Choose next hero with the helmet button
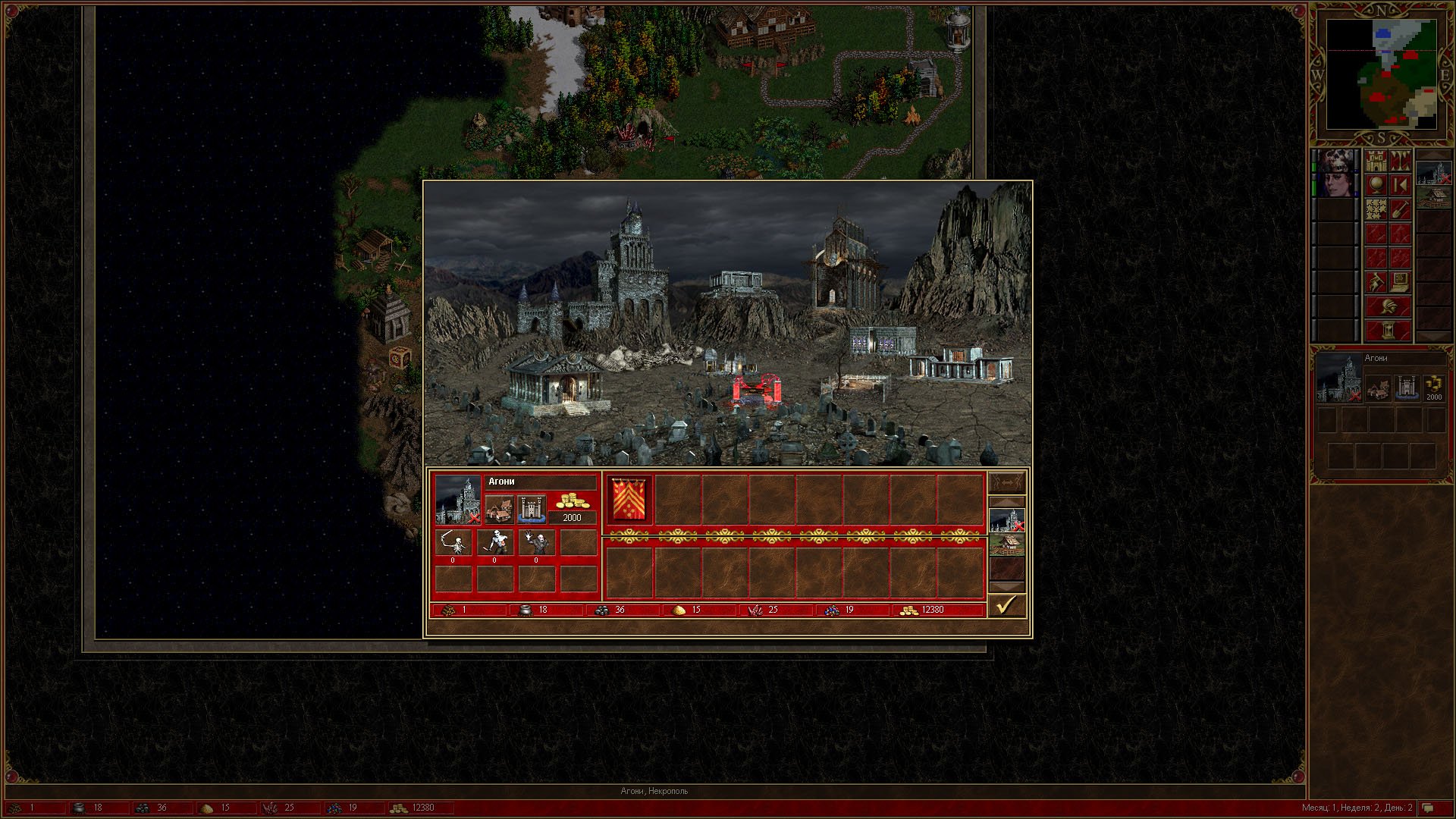This screenshot has width=1456, height=819. [x=1388, y=307]
